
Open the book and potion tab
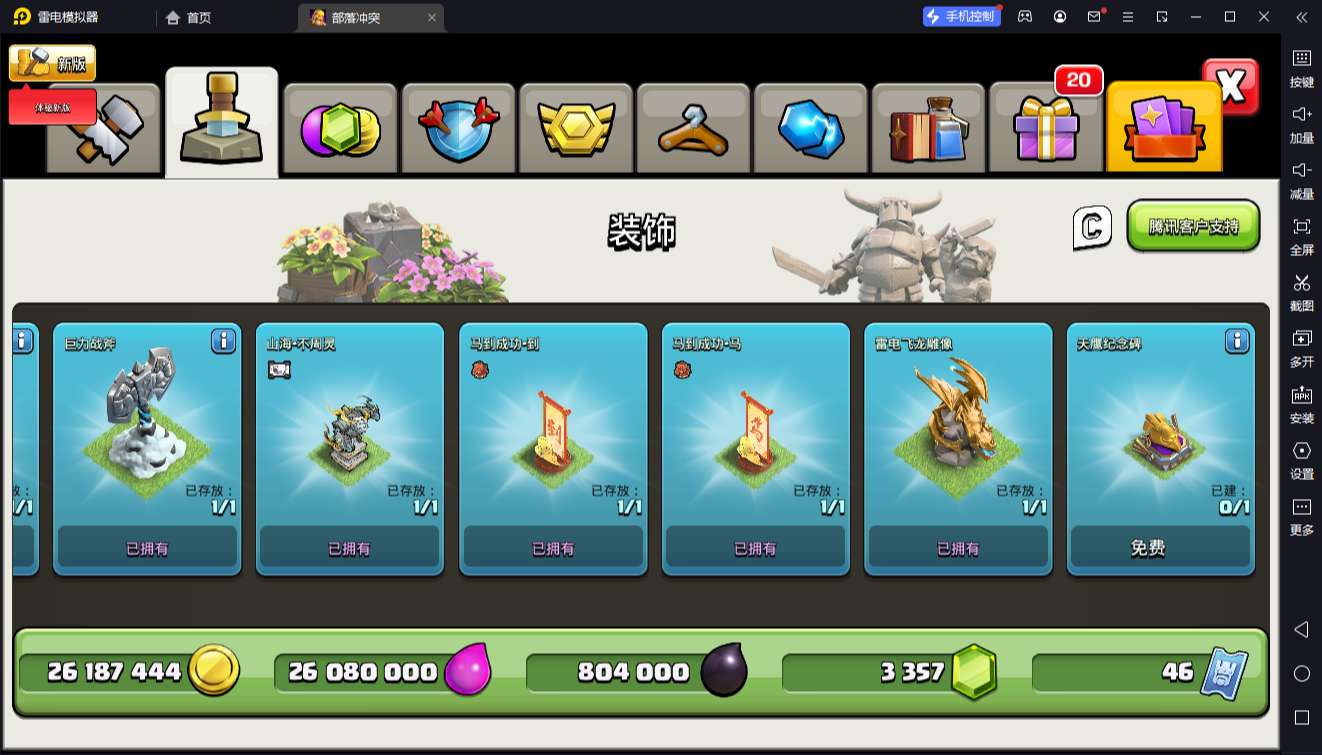tap(929, 130)
